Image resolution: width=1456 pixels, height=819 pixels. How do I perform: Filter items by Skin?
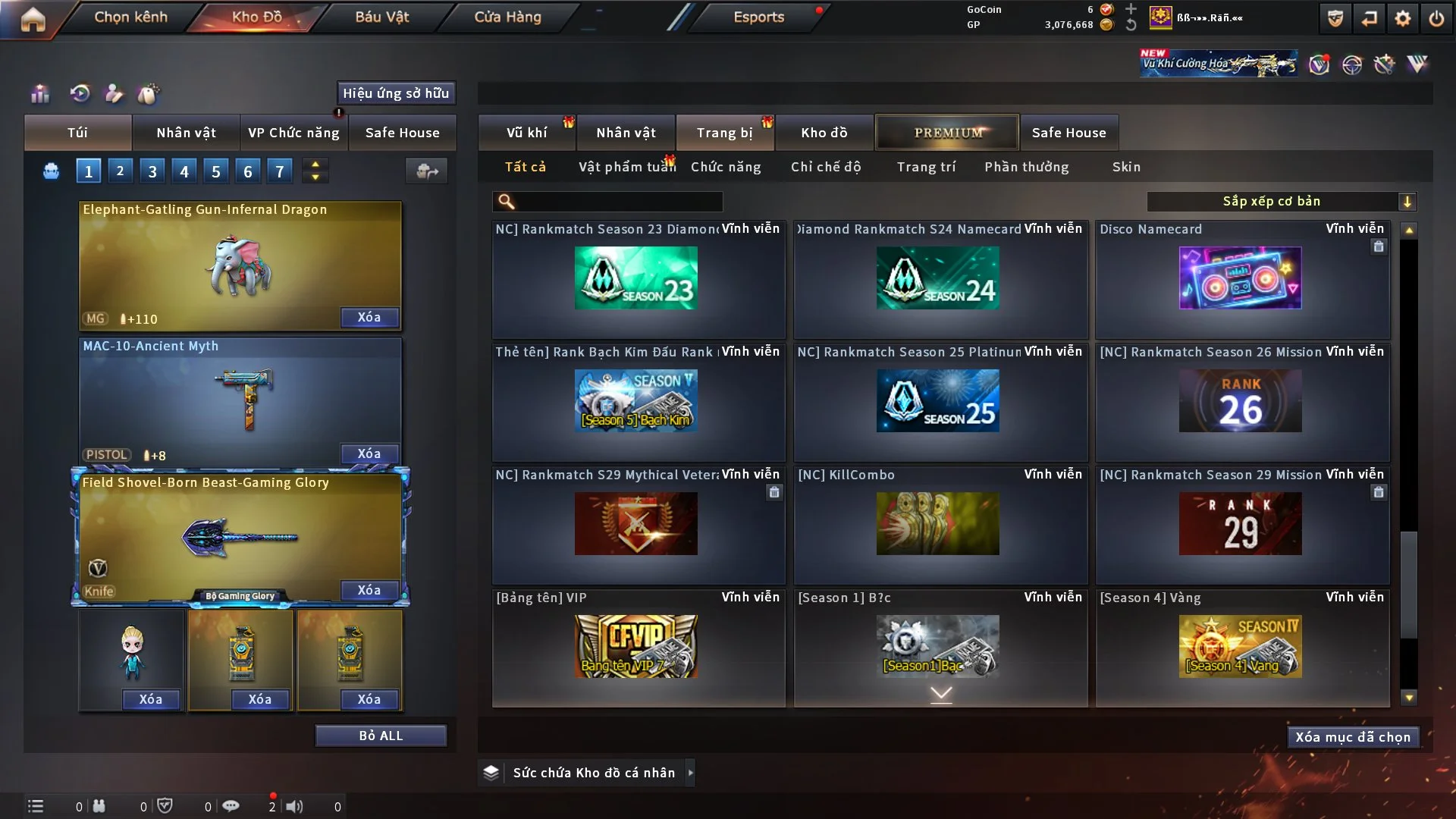1126,167
